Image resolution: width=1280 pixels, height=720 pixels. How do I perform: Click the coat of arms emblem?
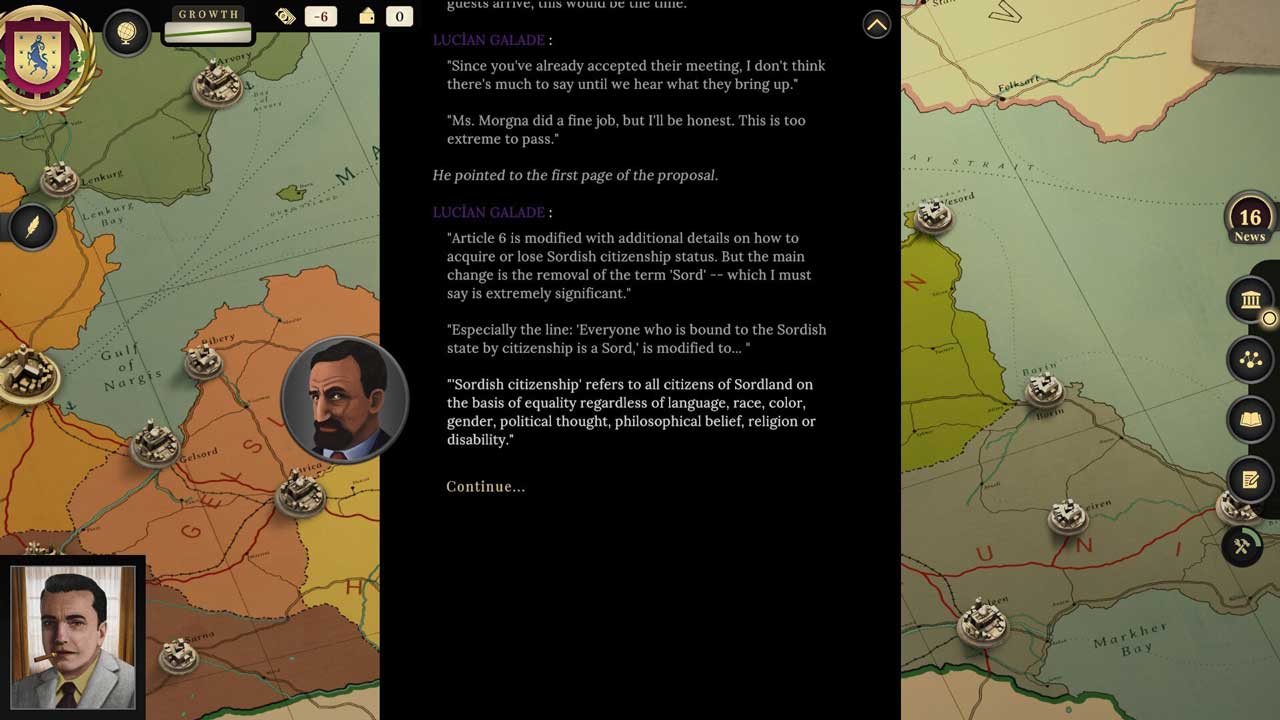point(46,56)
